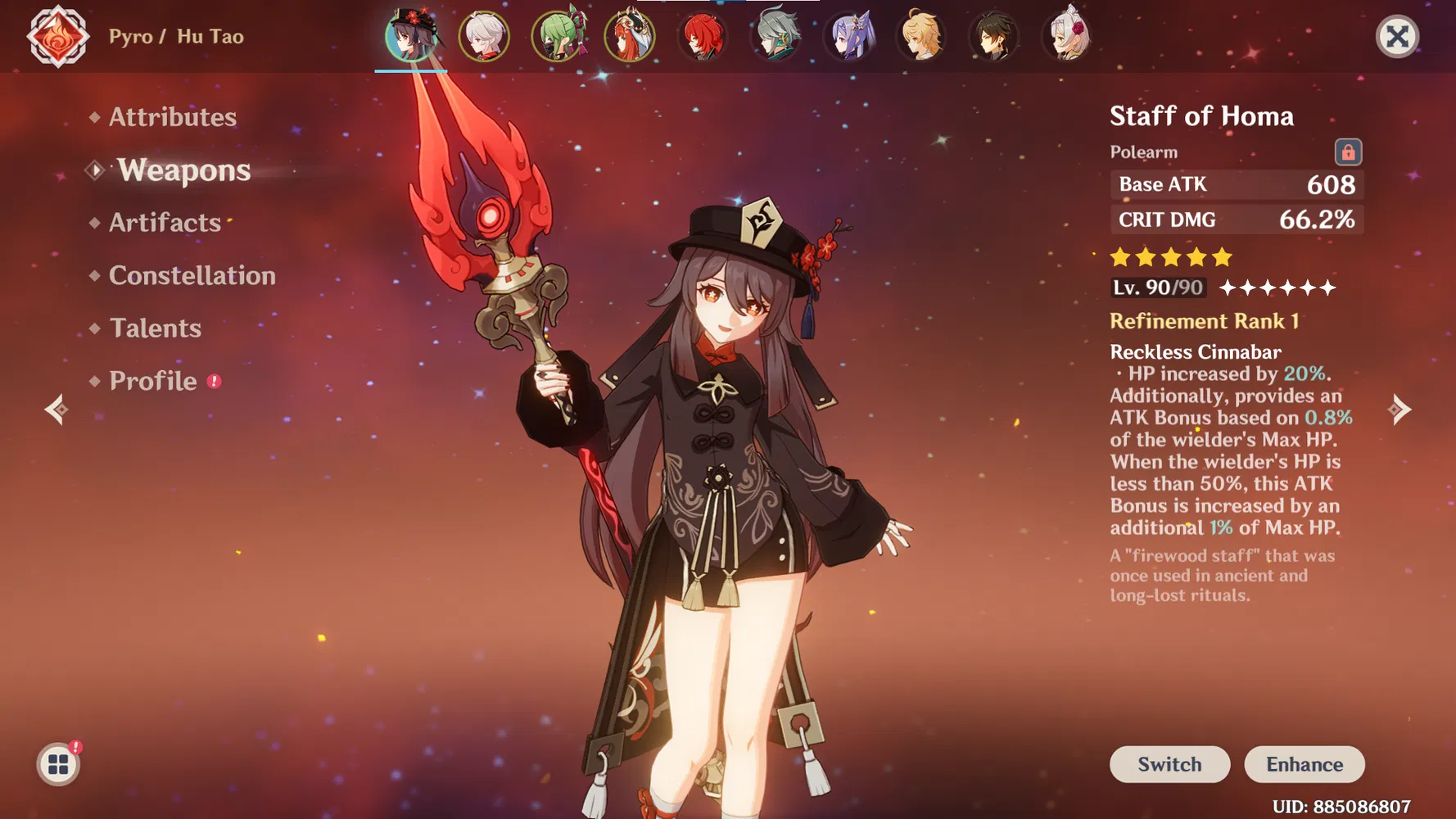Click the Switch weapon button
The width and height of the screenshot is (1456, 819).
point(1169,764)
